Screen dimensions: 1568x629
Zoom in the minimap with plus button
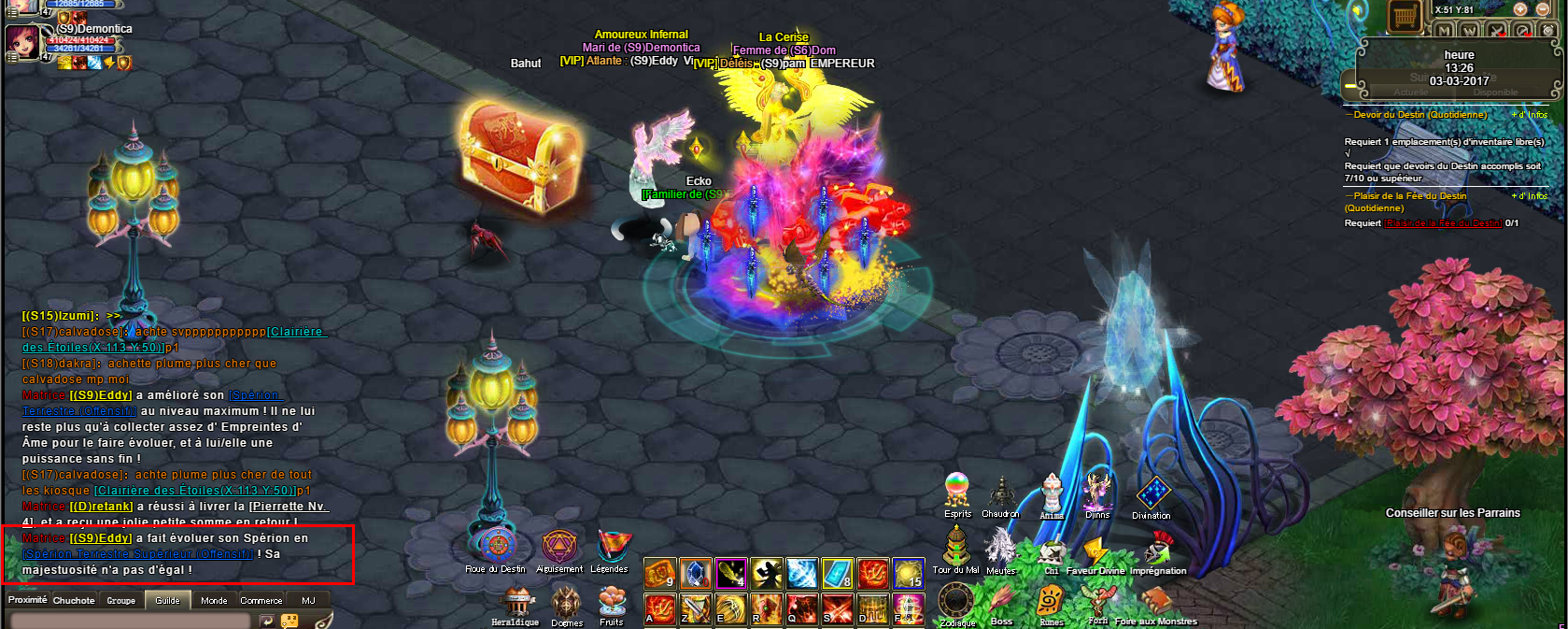pyautogui.click(x=1520, y=9)
